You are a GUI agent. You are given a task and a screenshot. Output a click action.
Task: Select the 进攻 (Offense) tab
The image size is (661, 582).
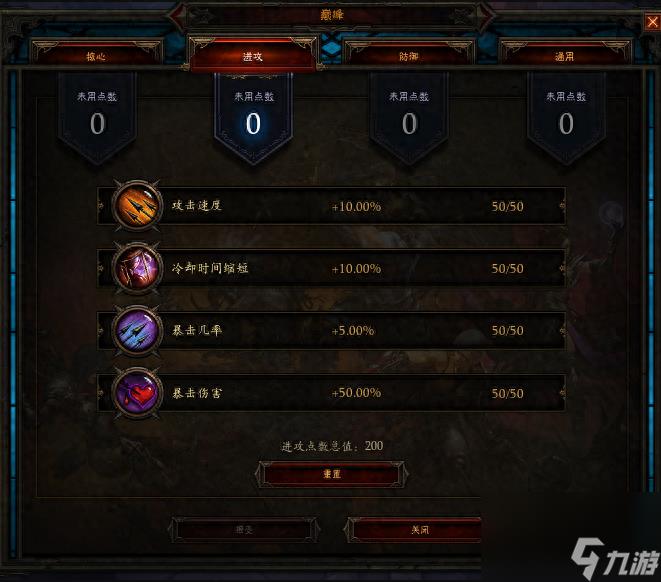(252, 56)
